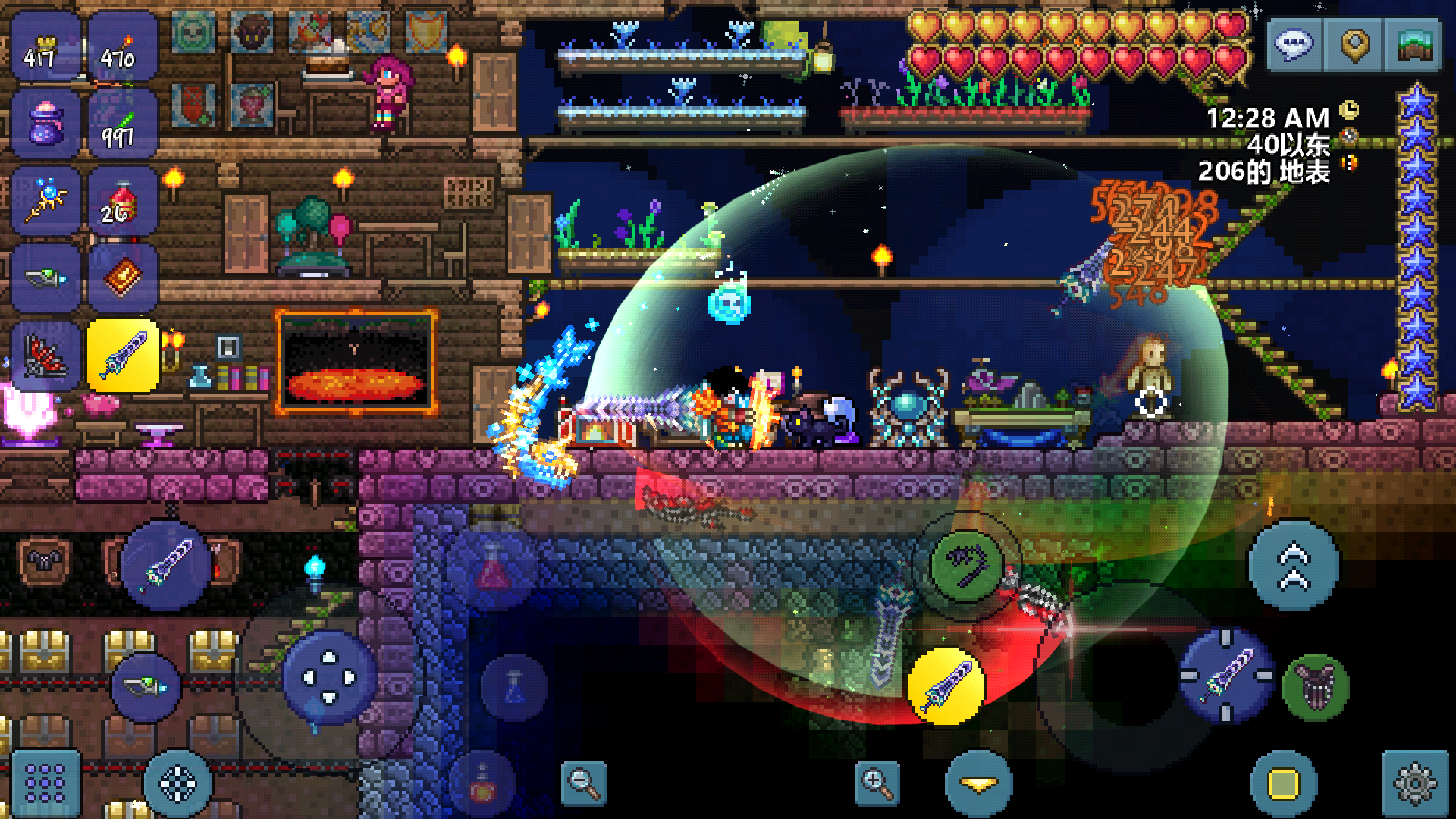Image resolution: width=1456 pixels, height=819 pixels.
Task: Zoom in with the plus magnifier
Action: pos(876,783)
